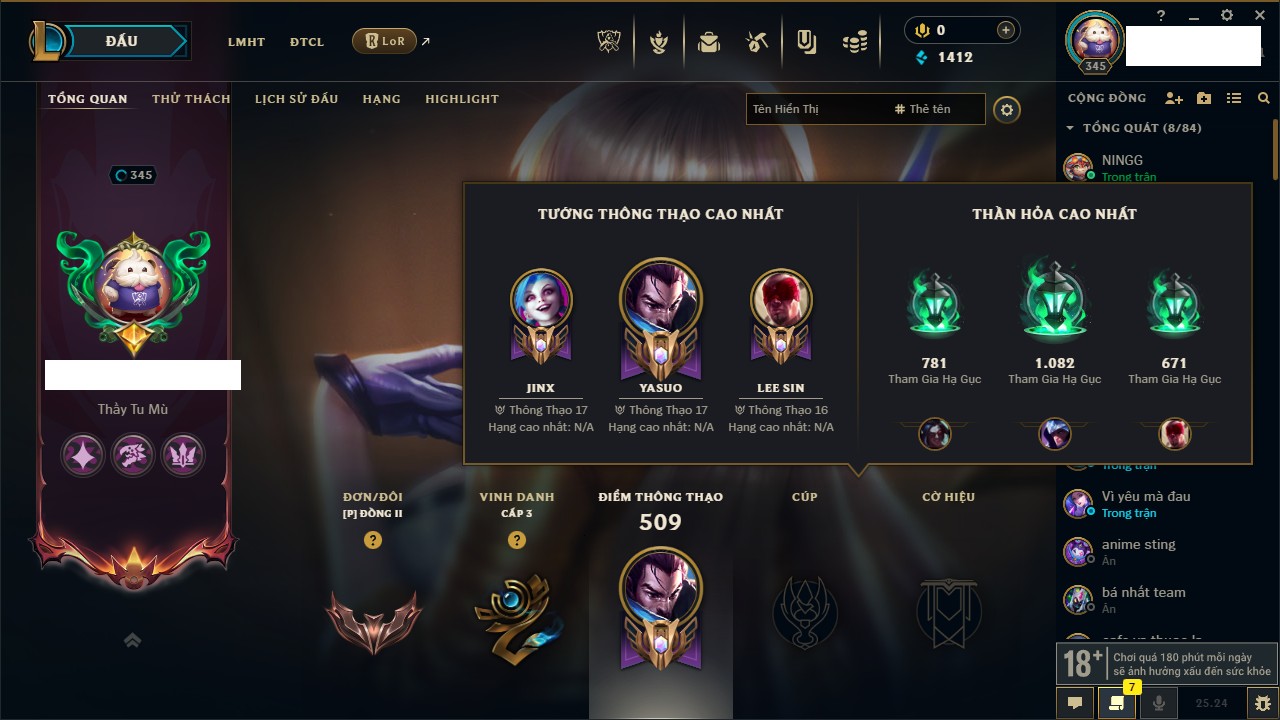1280x720 pixels.
Task: Open the LMHT section
Action: pyautogui.click(x=246, y=42)
